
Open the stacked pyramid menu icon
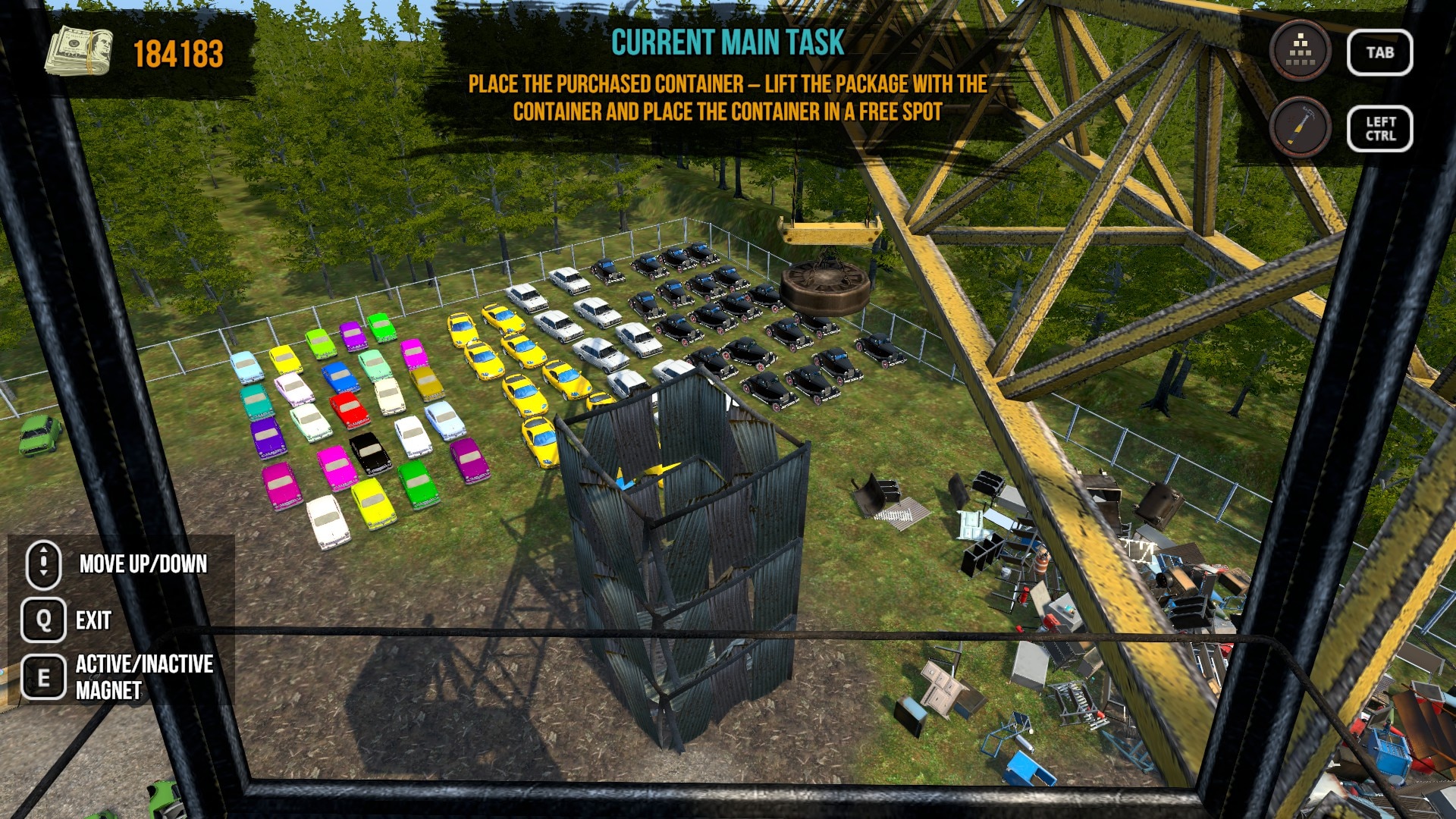(1301, 52)
